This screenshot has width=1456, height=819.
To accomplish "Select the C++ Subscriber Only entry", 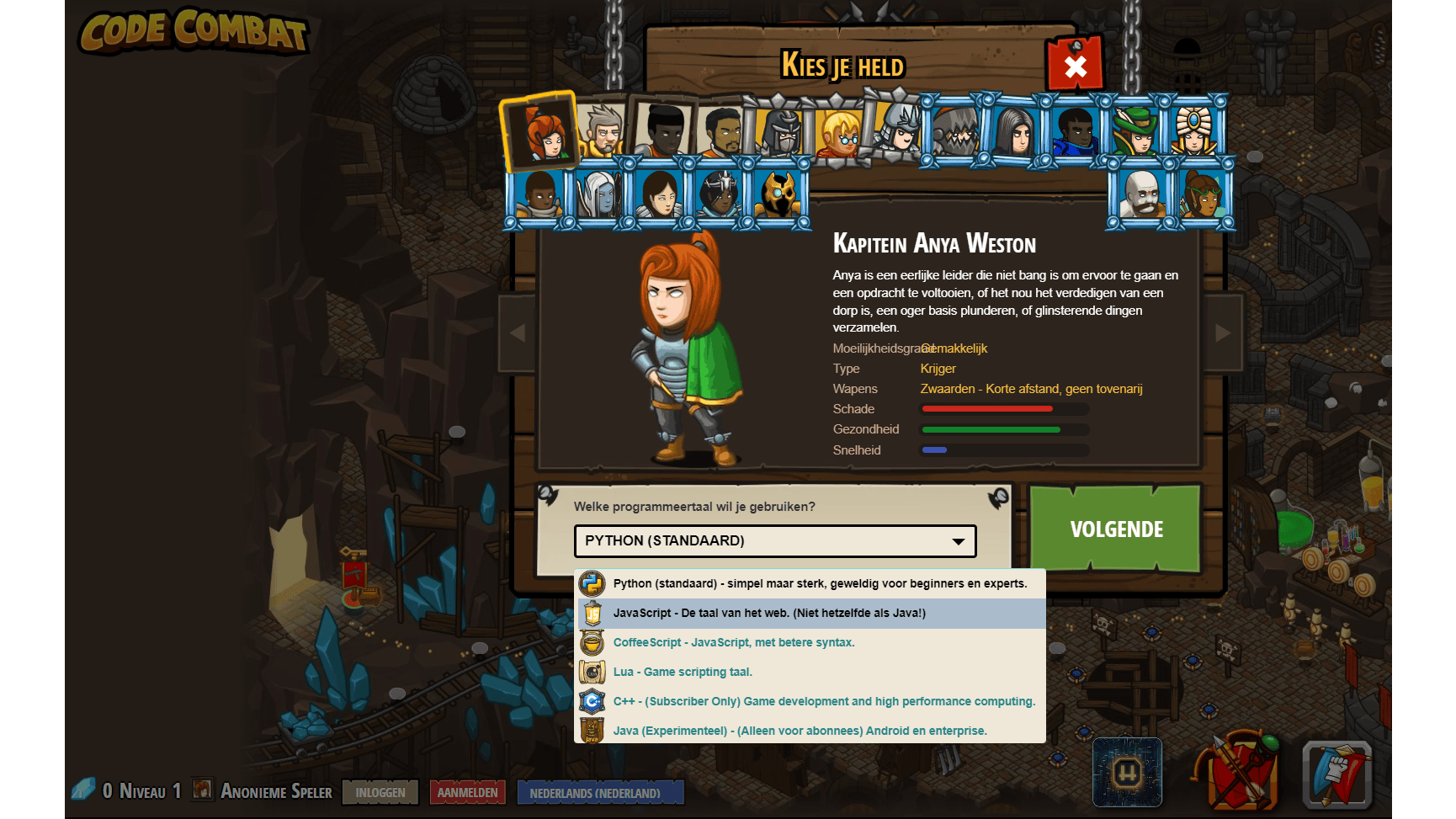I will click(x=823, y=701).
